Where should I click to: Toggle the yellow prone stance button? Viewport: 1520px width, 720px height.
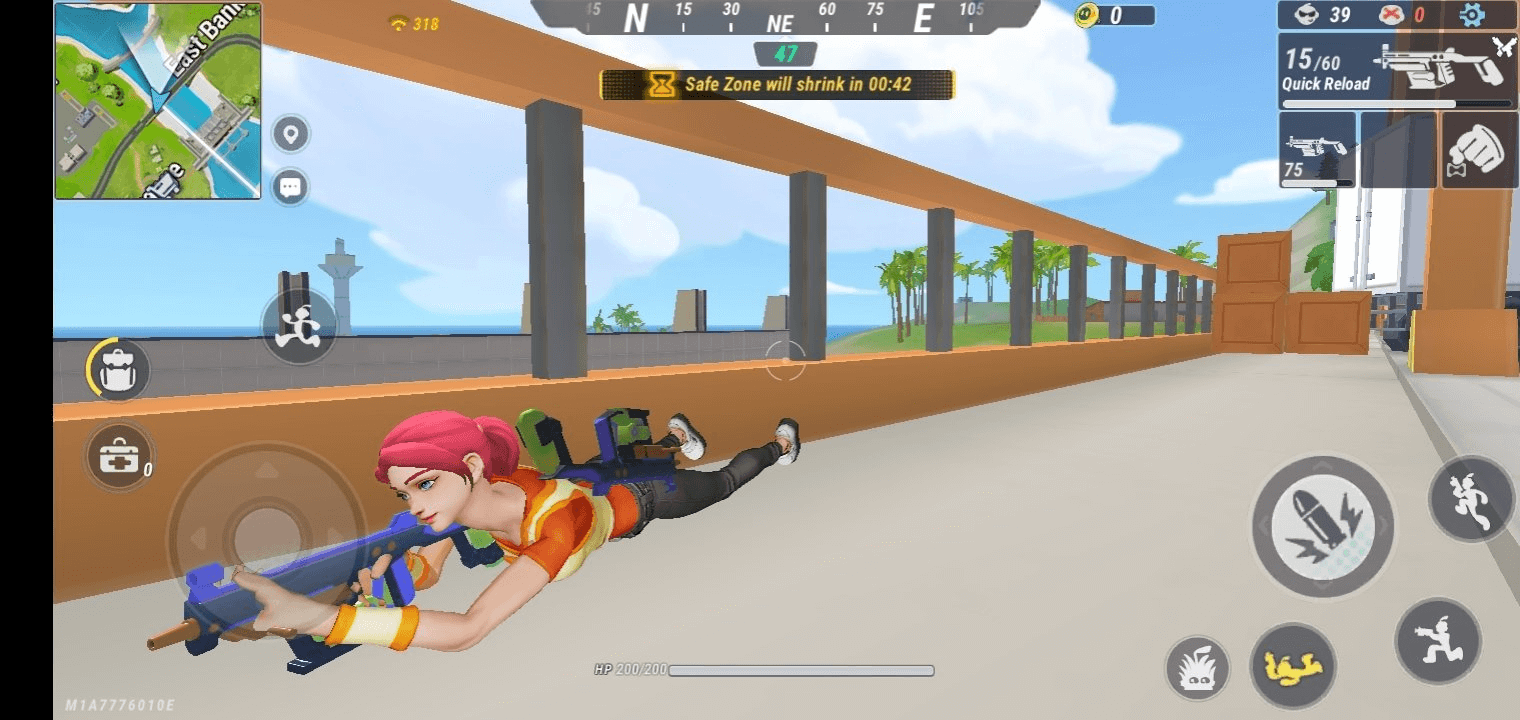(1293, 666)
